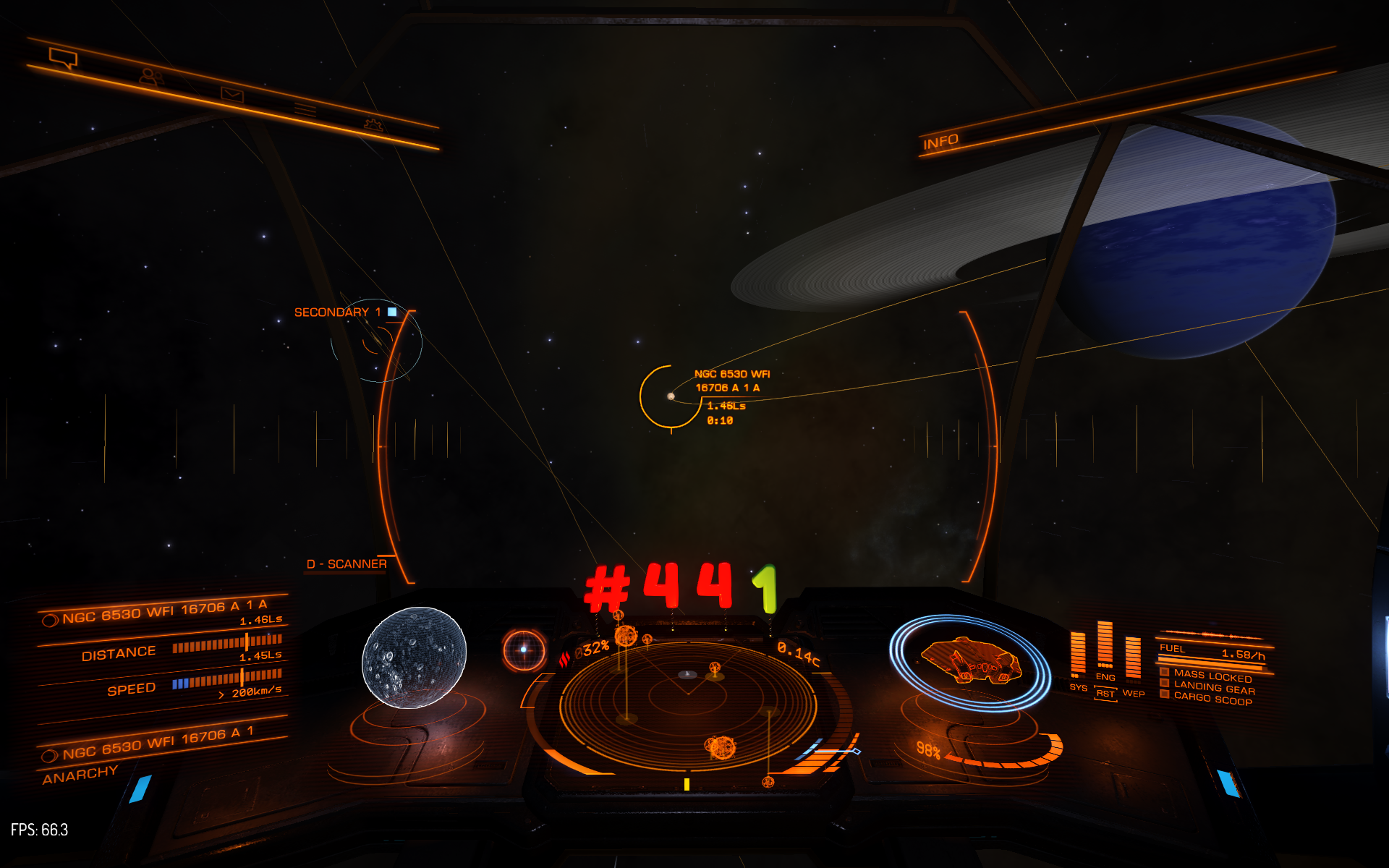
Task: Toggle the Cargo Scoop indicator
Action: click(x=1212, y=699)
